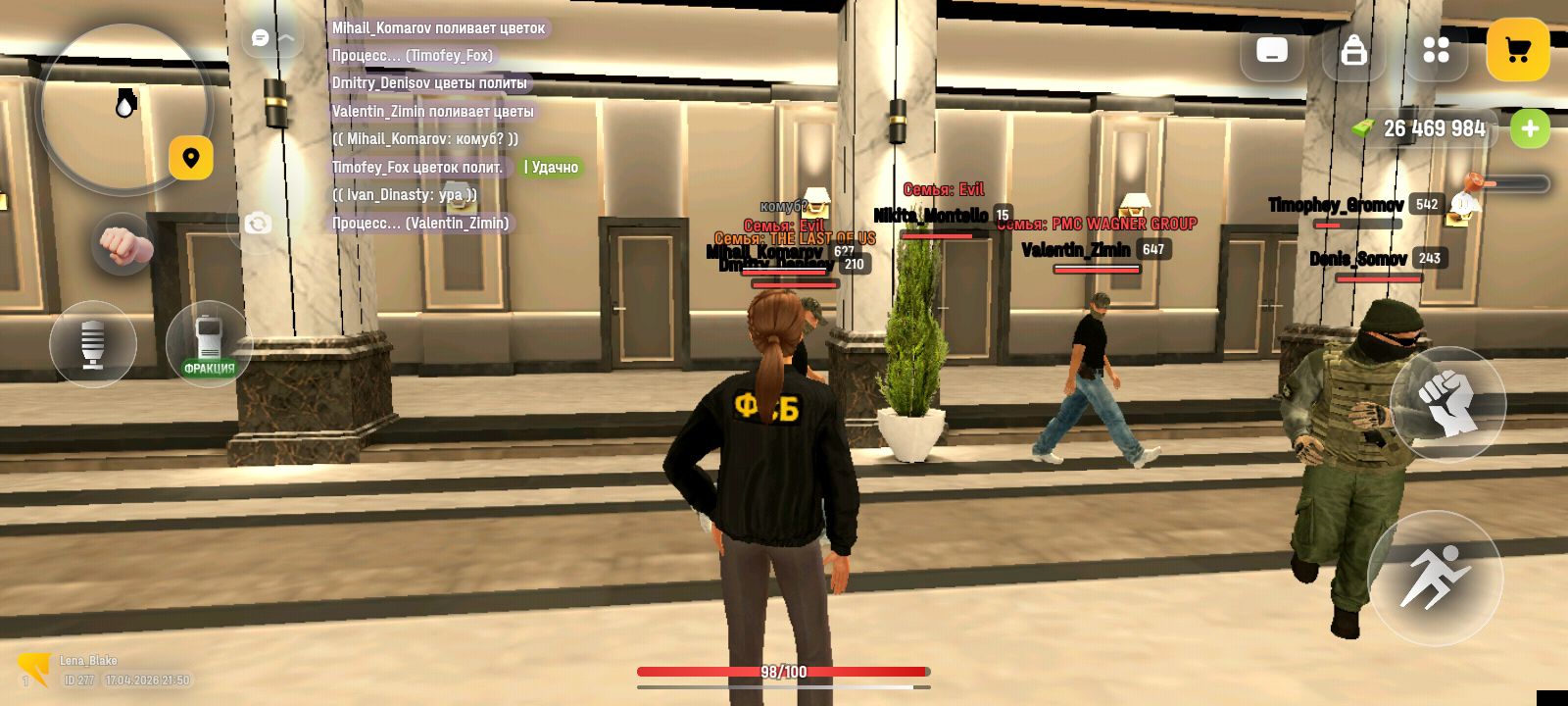Open the ФРАКЦИЯ faction radio

click(209, 343)
